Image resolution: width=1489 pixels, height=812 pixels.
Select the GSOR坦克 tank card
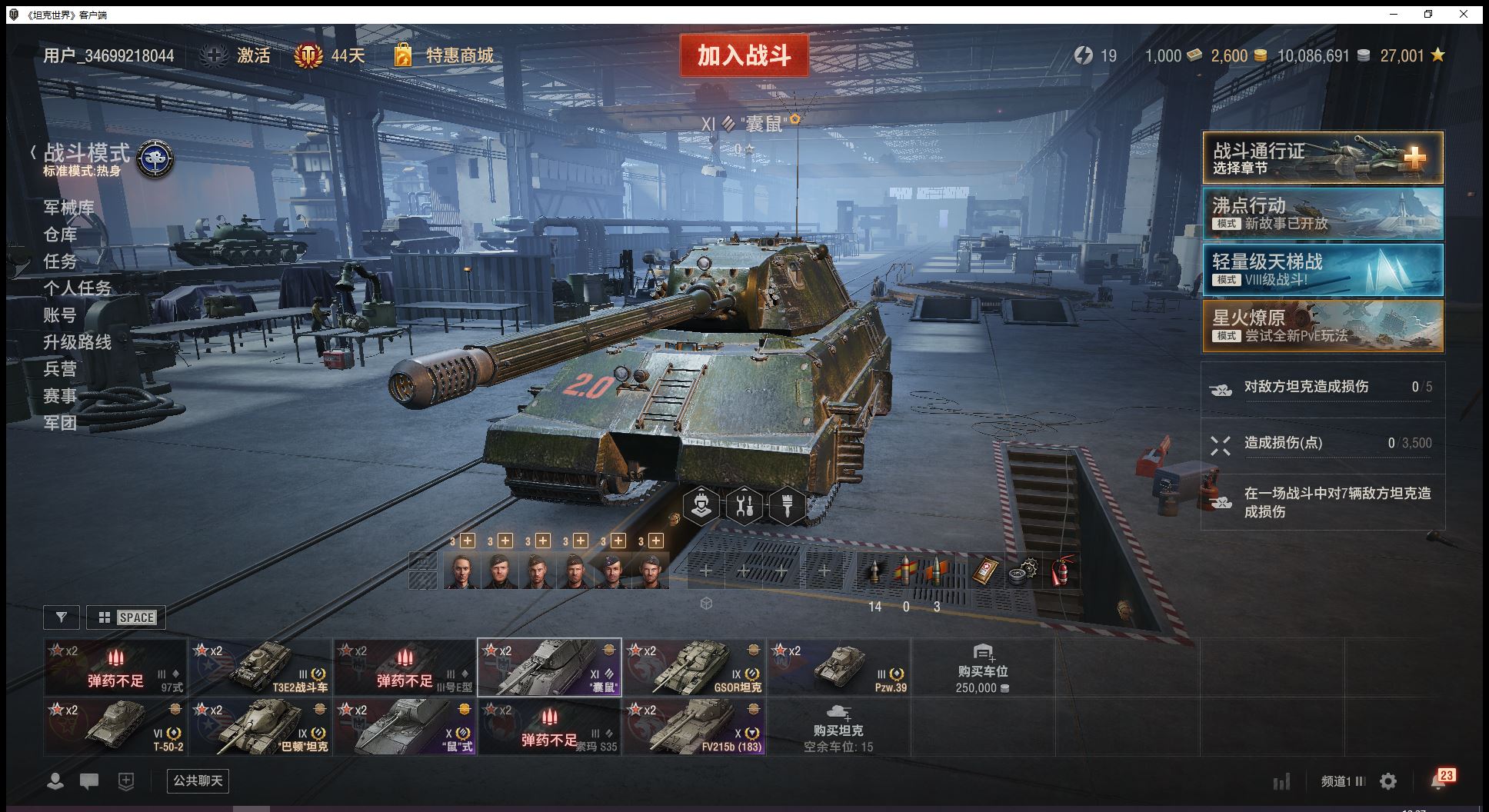tap(694, 667)
